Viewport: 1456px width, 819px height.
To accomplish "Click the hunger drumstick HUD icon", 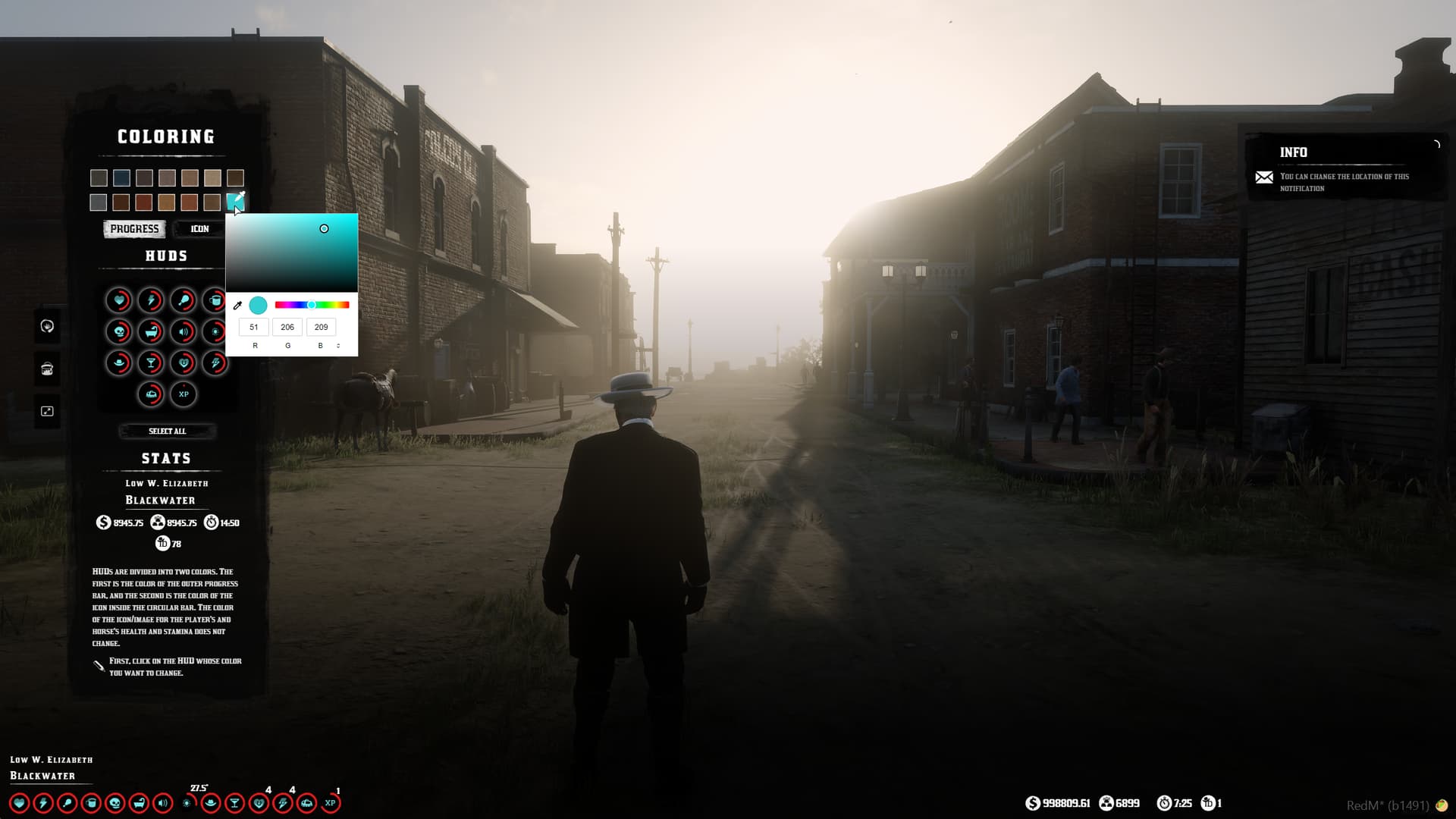I will click(184, 300).
